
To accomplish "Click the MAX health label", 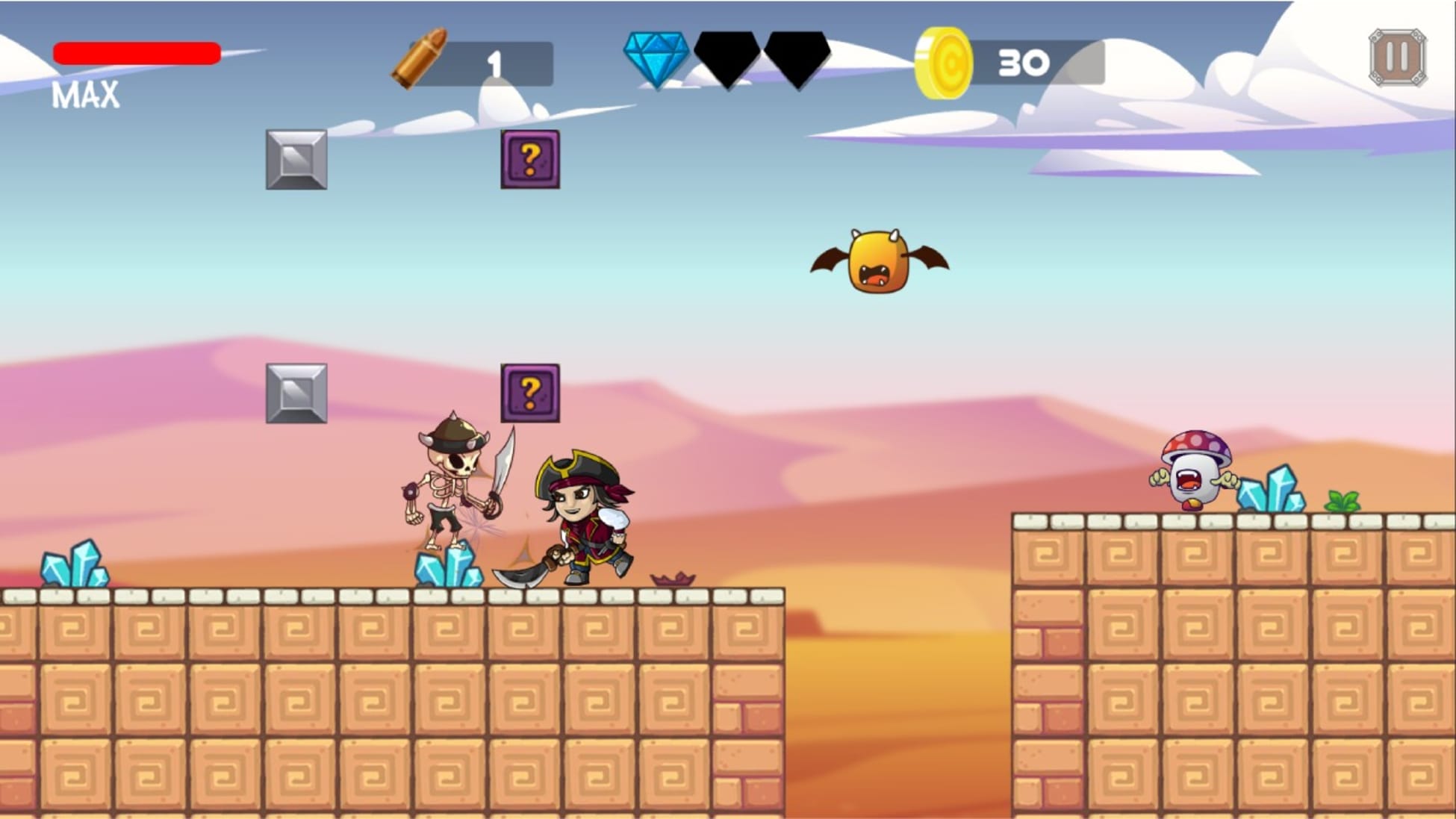I will point(84,93).
